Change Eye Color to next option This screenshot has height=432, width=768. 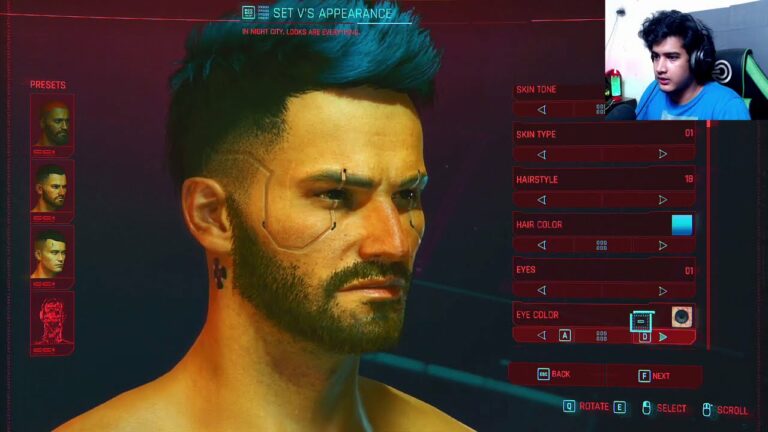pos(662,336)
